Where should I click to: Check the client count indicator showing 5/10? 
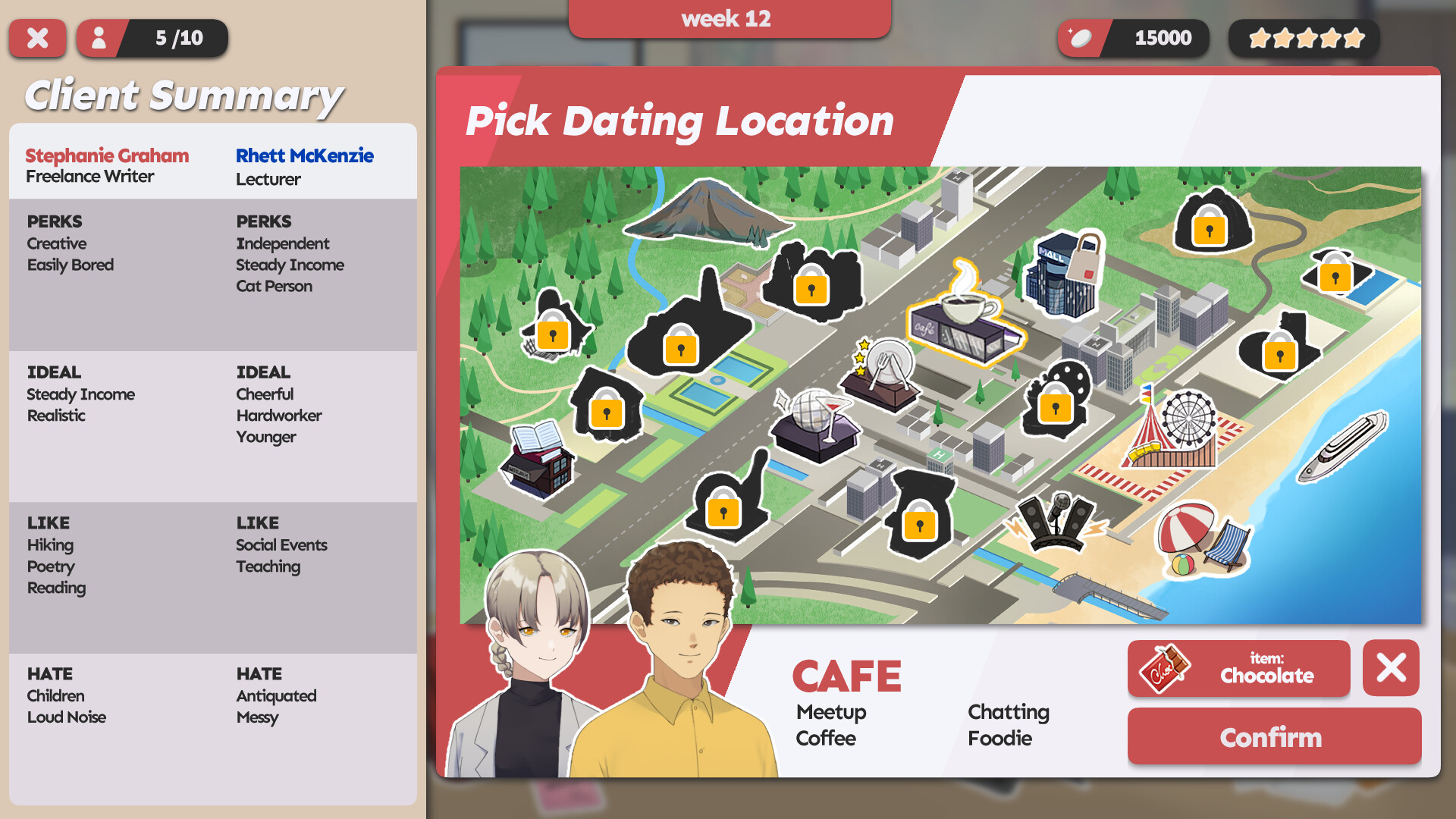click(x=152, y=39)
